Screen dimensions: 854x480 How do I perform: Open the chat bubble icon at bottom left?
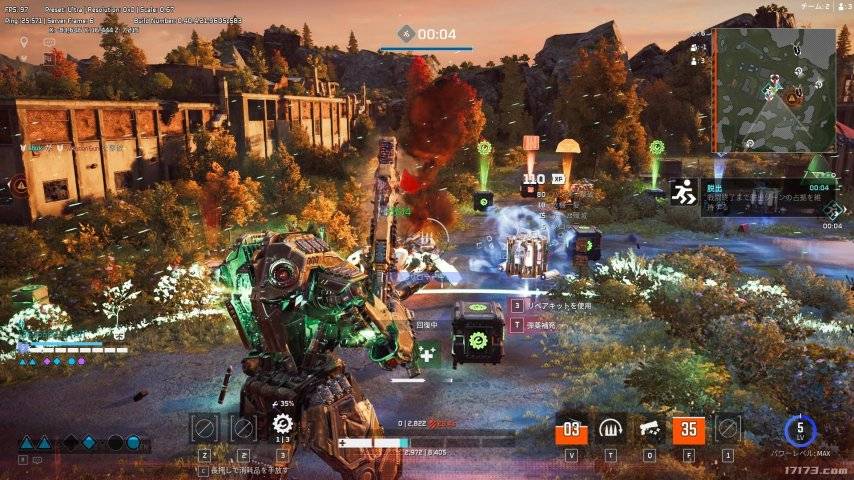(37, 460)
